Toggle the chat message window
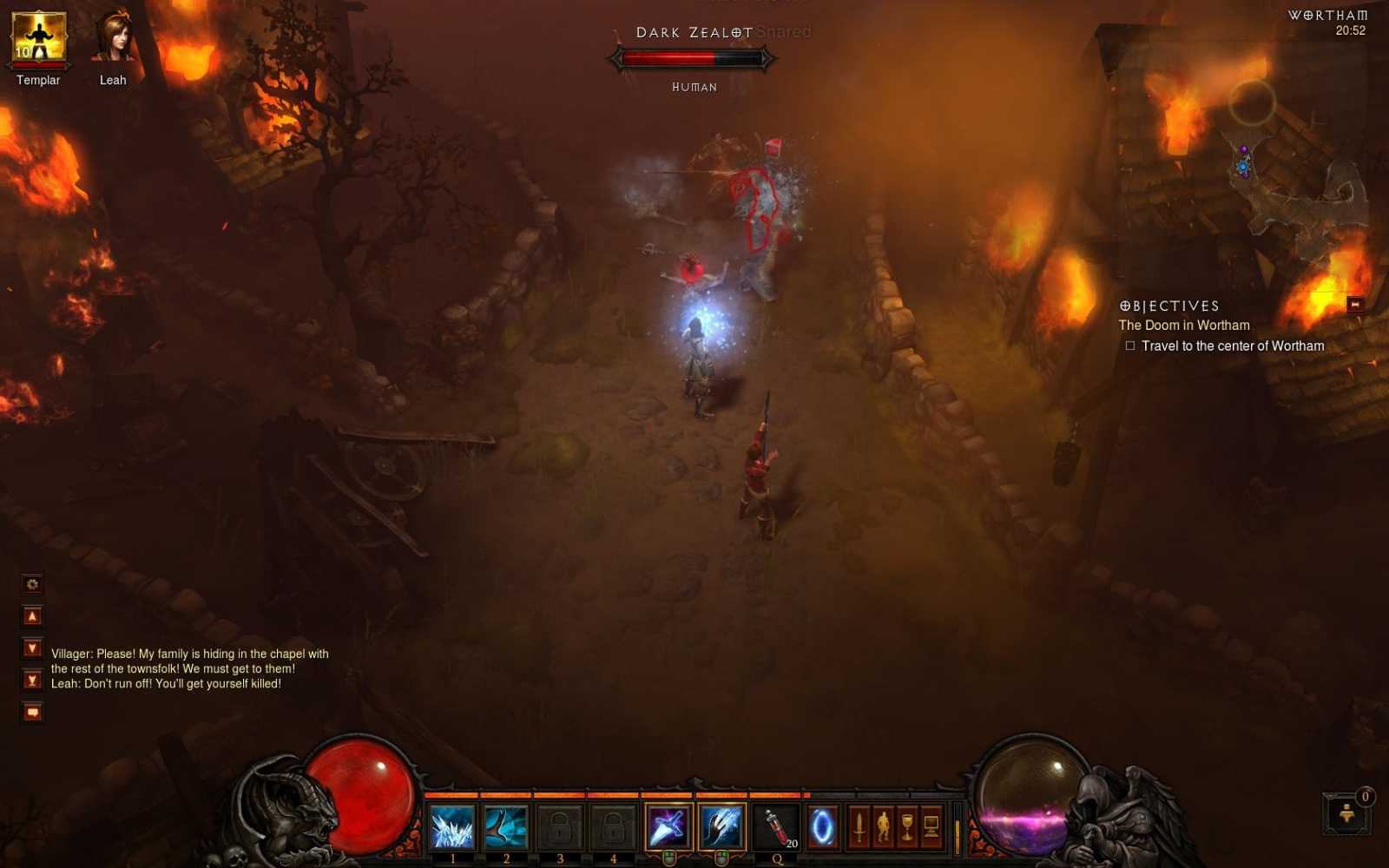1389x868 pixels. [31, 707]
